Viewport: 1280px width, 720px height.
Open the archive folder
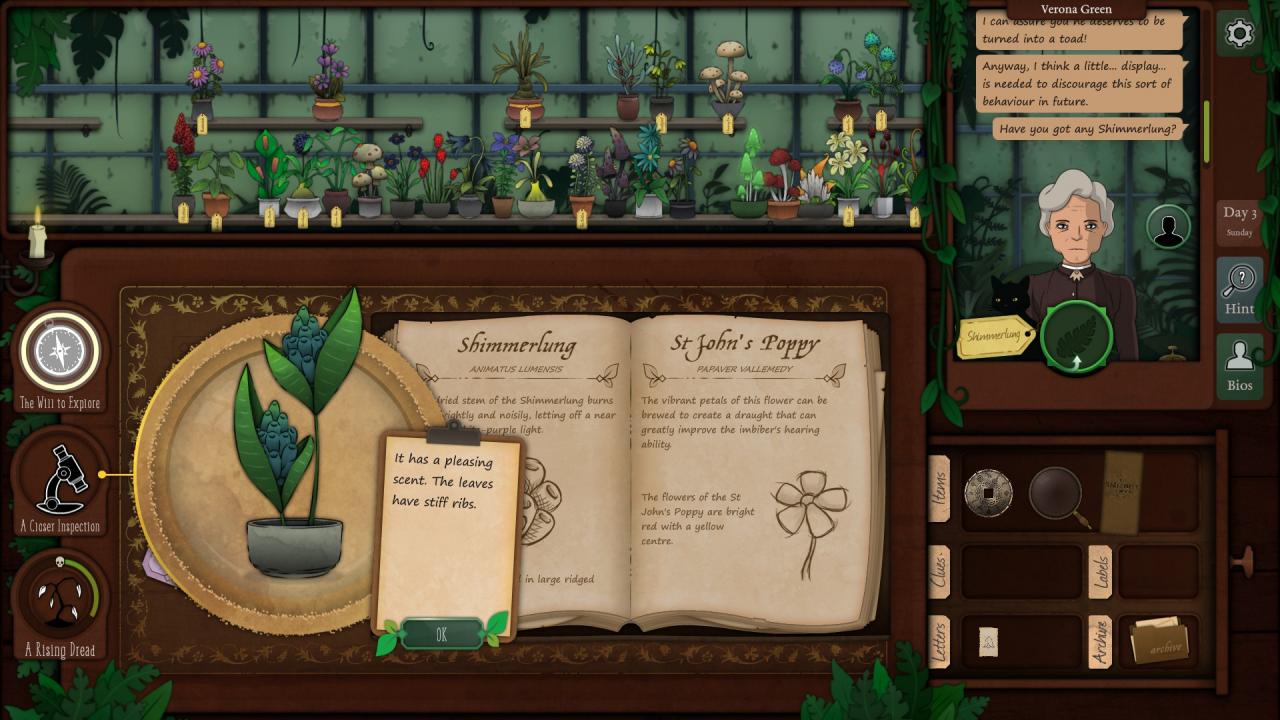pyautogui.click(x=1159, y=642)
